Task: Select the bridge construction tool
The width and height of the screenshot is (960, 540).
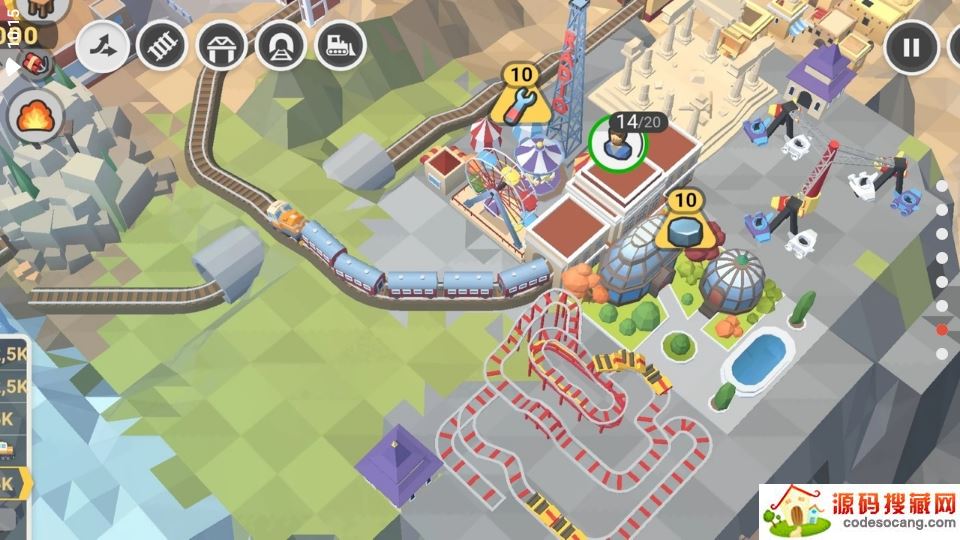Action: [222, 46]
